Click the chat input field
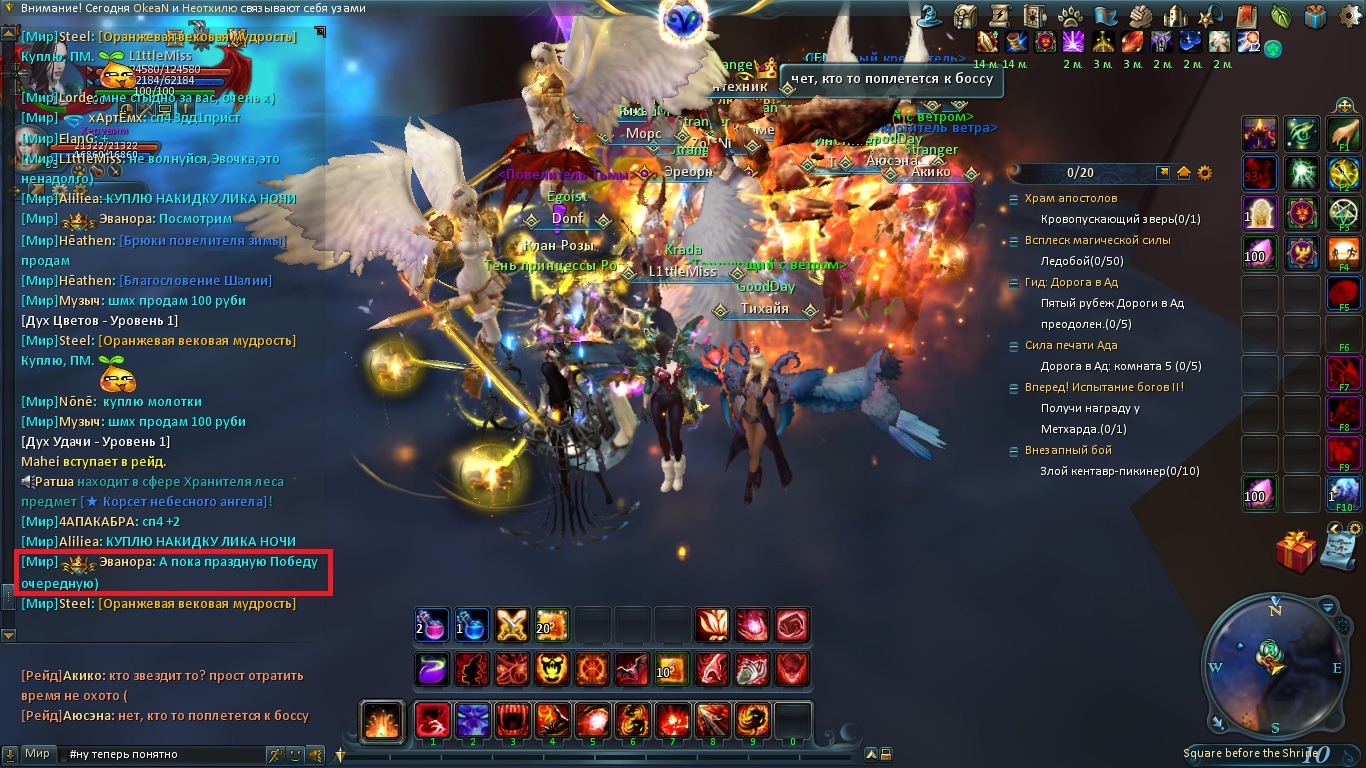 pos(160,754)
